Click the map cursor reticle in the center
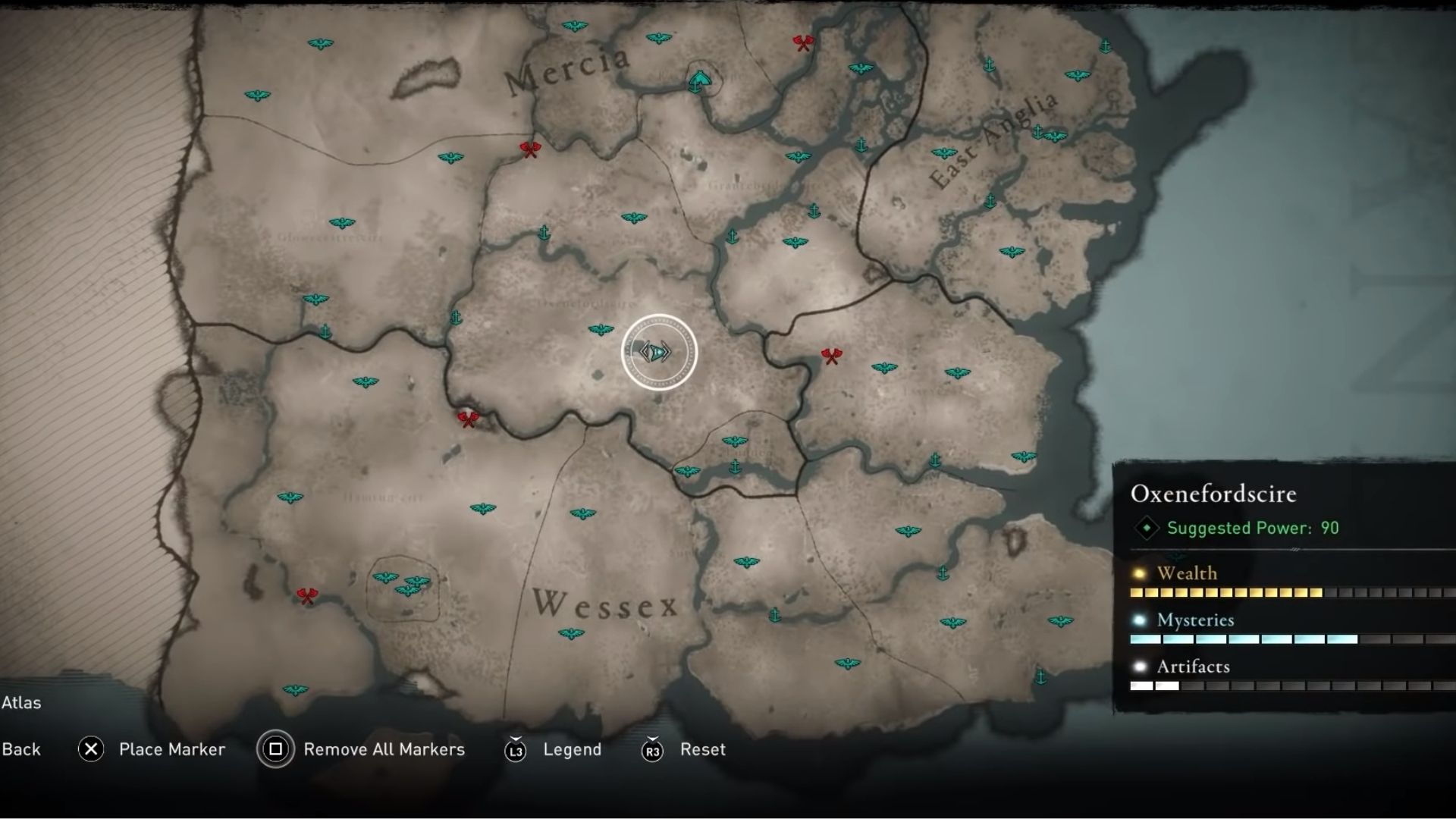 [x=658, y=351]
